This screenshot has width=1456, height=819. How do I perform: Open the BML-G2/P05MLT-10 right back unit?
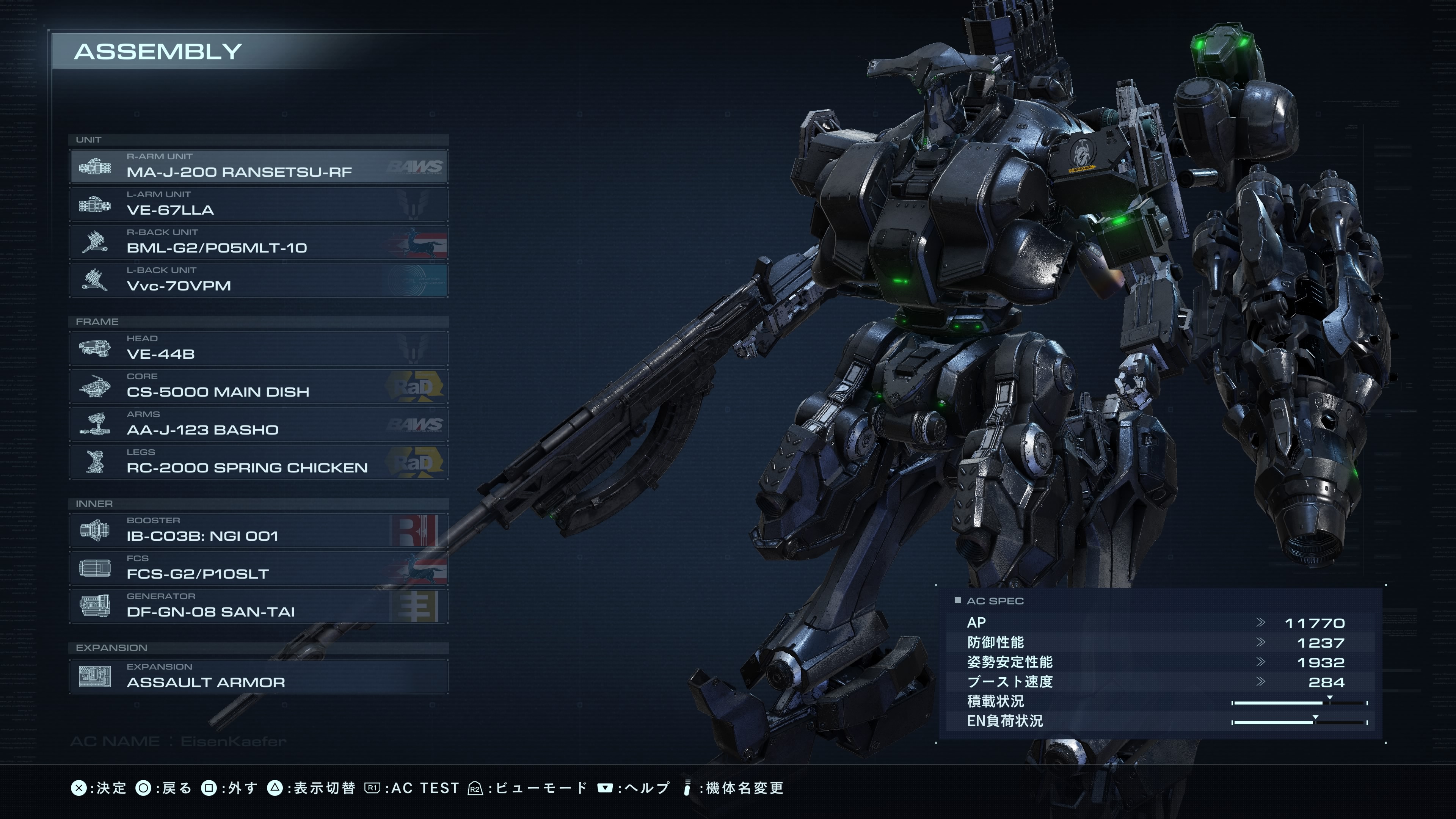(258, 242)
